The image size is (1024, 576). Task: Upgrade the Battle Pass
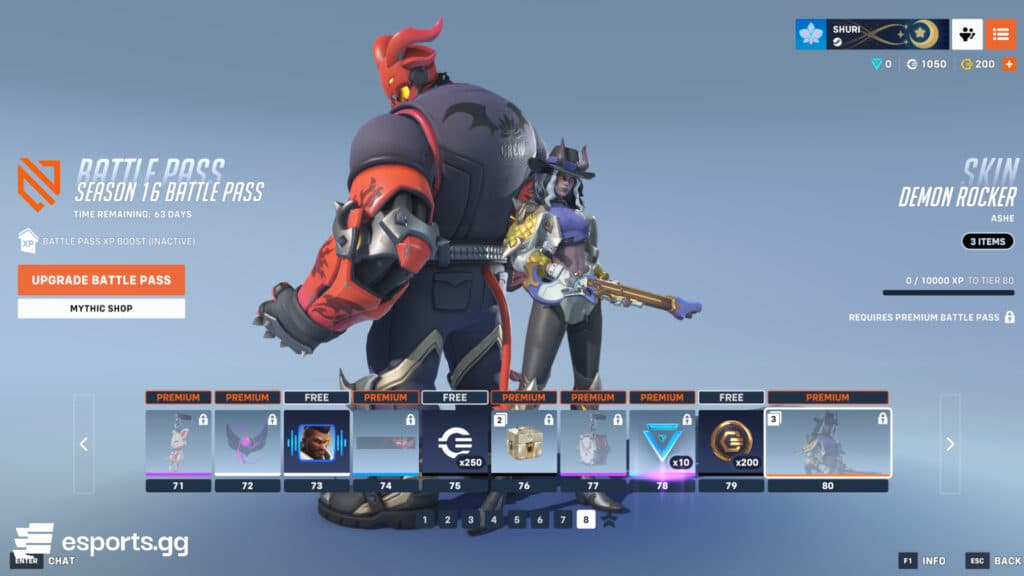101,280
